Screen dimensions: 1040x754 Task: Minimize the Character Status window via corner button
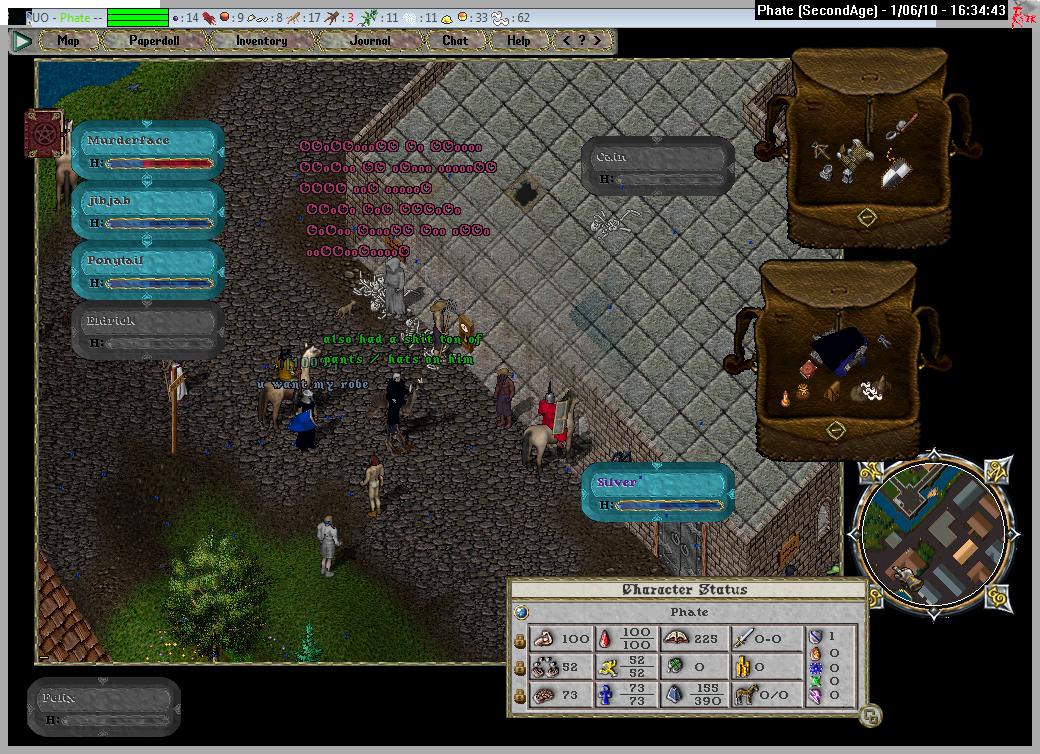[871, 714]
